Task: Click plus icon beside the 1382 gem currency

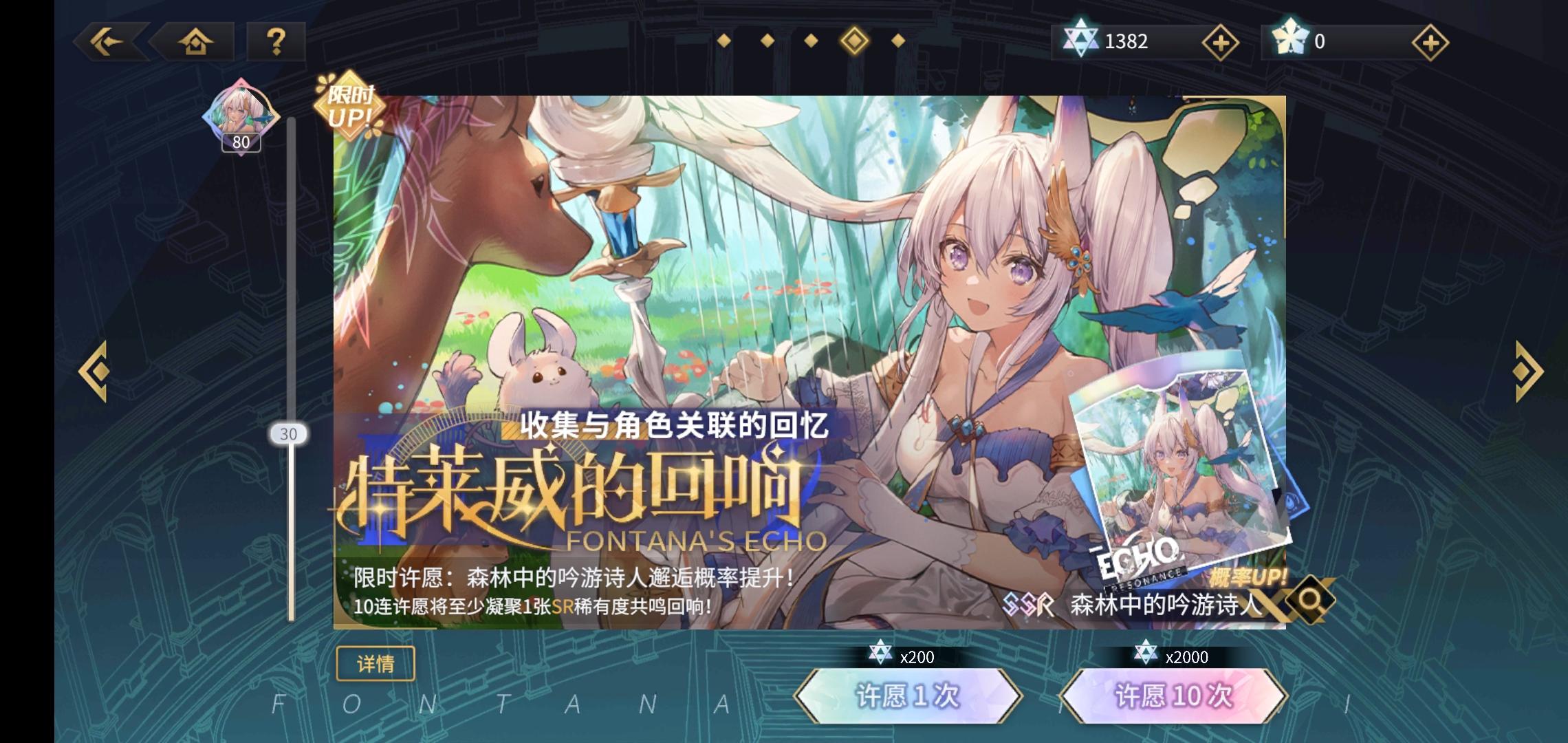Action: pos(1219,43)
